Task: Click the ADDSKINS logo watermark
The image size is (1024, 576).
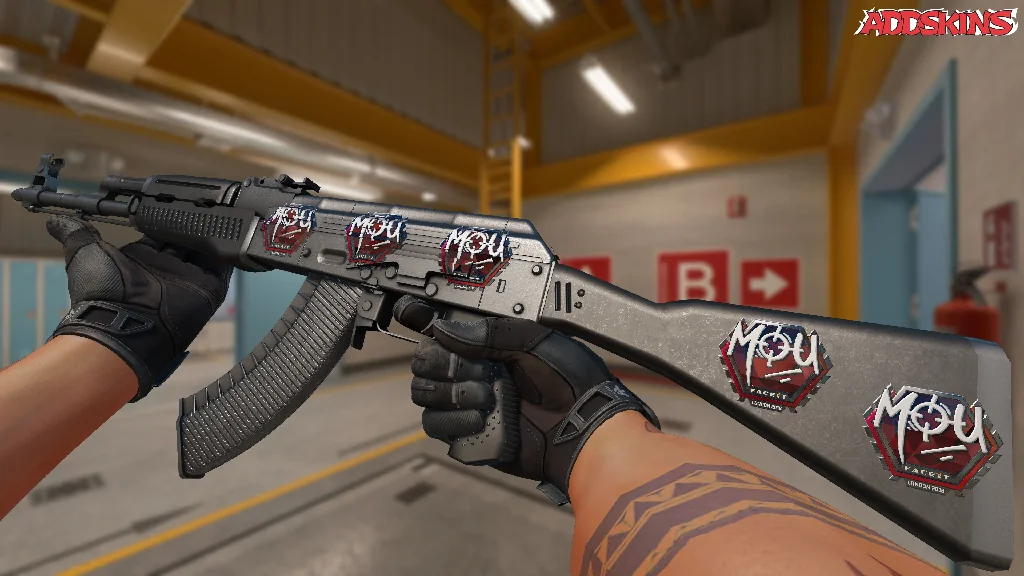Action: (938, 23)
